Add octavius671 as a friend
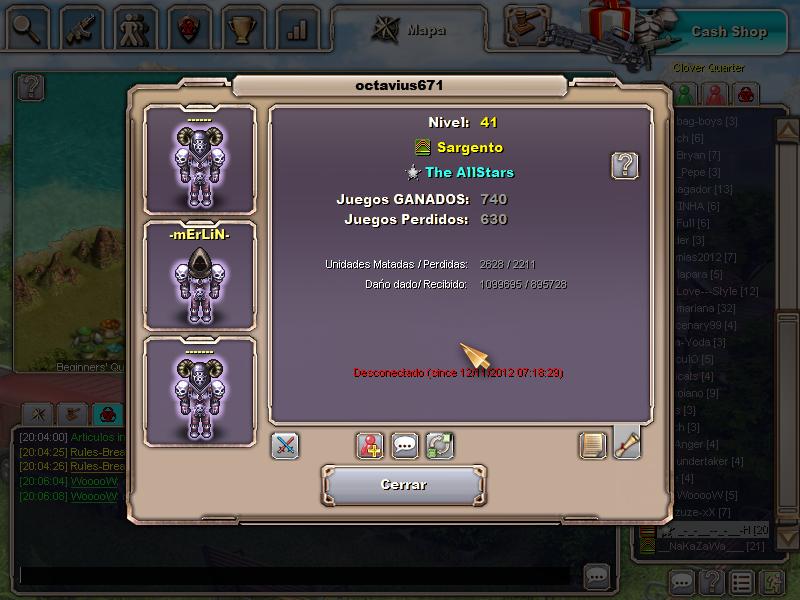The height and width of the screenshot is (600, 800). coord(371,446)
